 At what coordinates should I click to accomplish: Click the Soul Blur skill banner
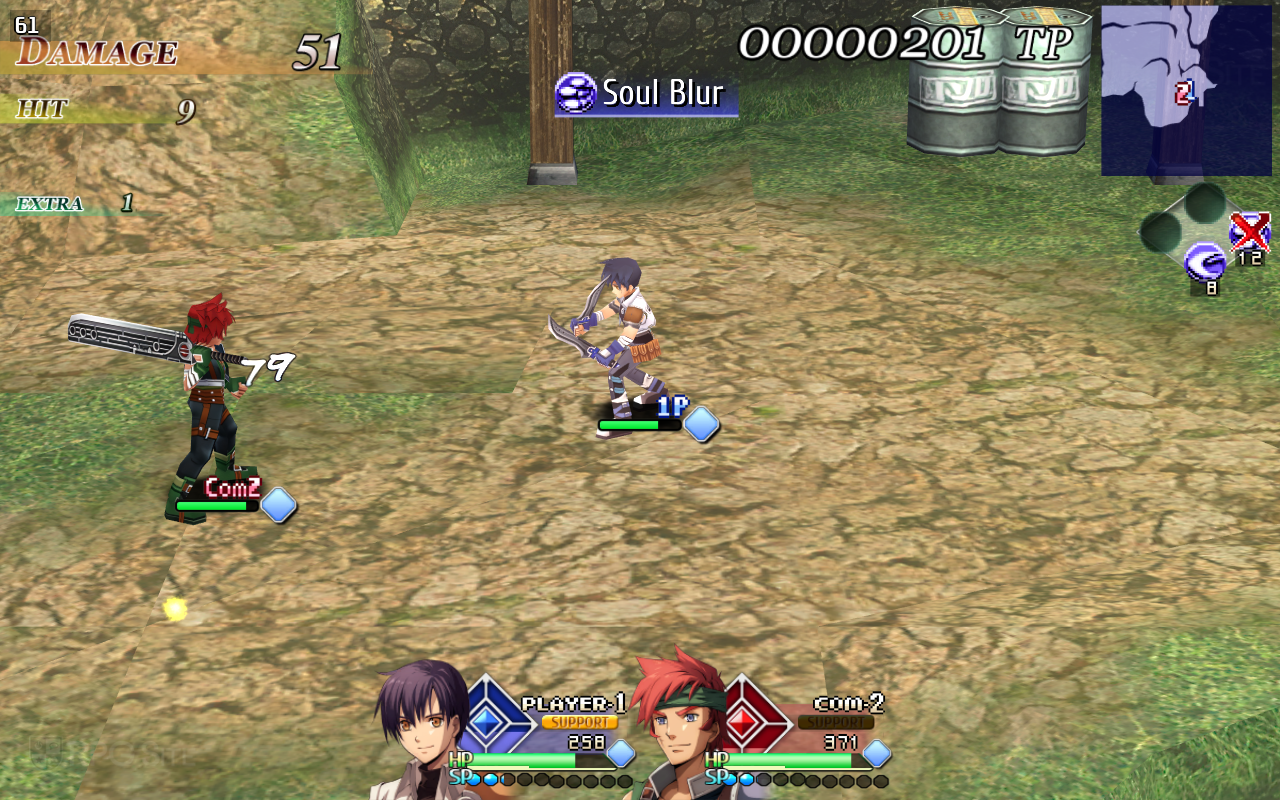pos(646,94)
